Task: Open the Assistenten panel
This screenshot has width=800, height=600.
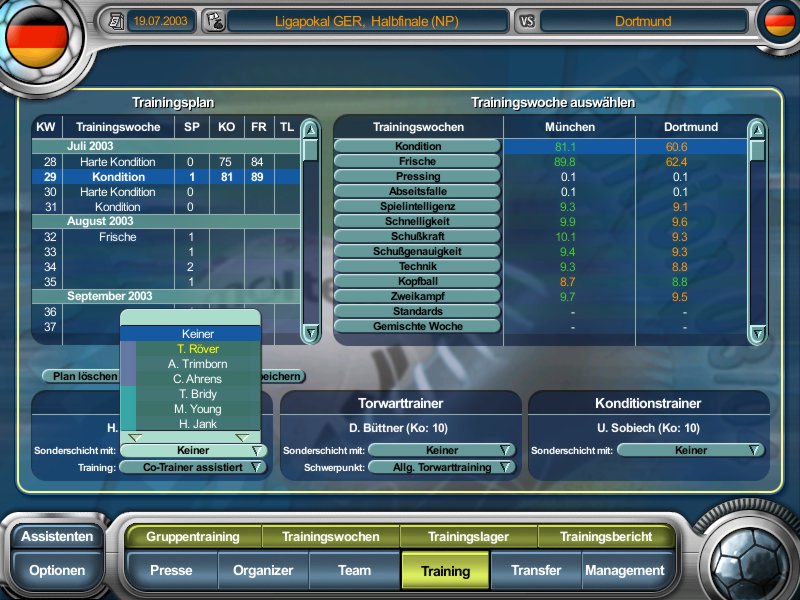Action: click(57, 536)
